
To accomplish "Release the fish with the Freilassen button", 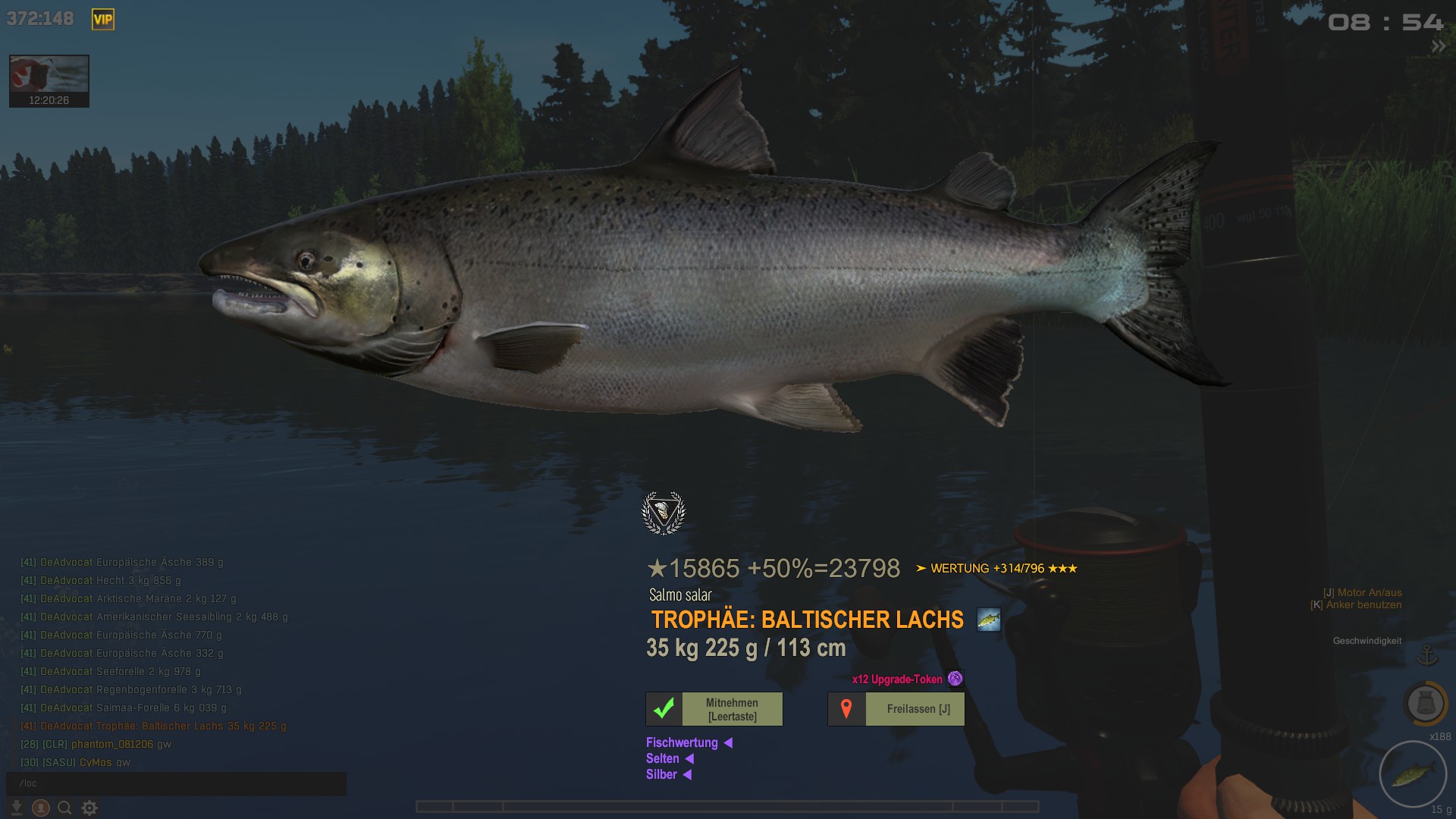I will point(896,709).
